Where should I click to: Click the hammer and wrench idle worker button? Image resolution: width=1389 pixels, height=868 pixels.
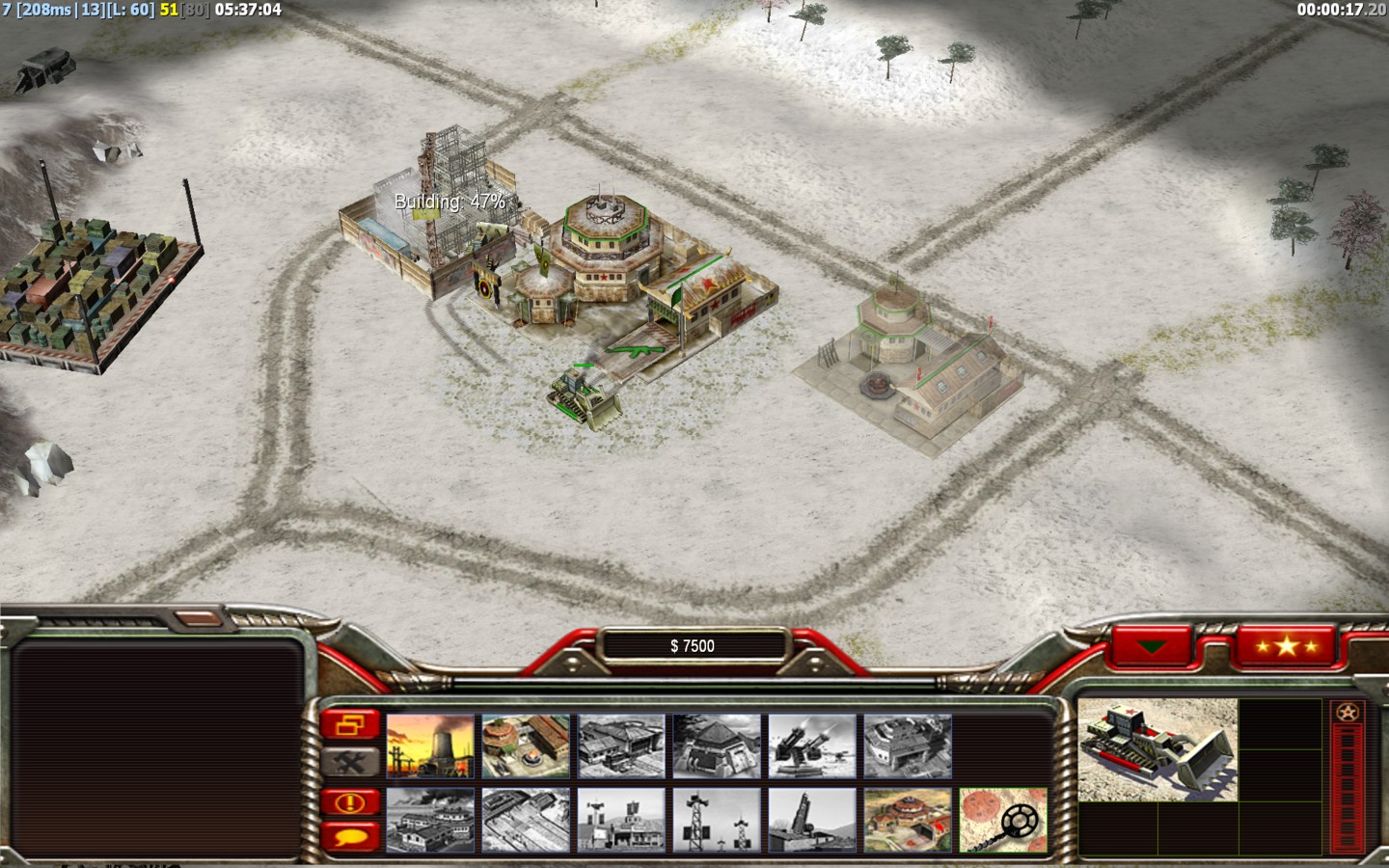coord(350,762)
